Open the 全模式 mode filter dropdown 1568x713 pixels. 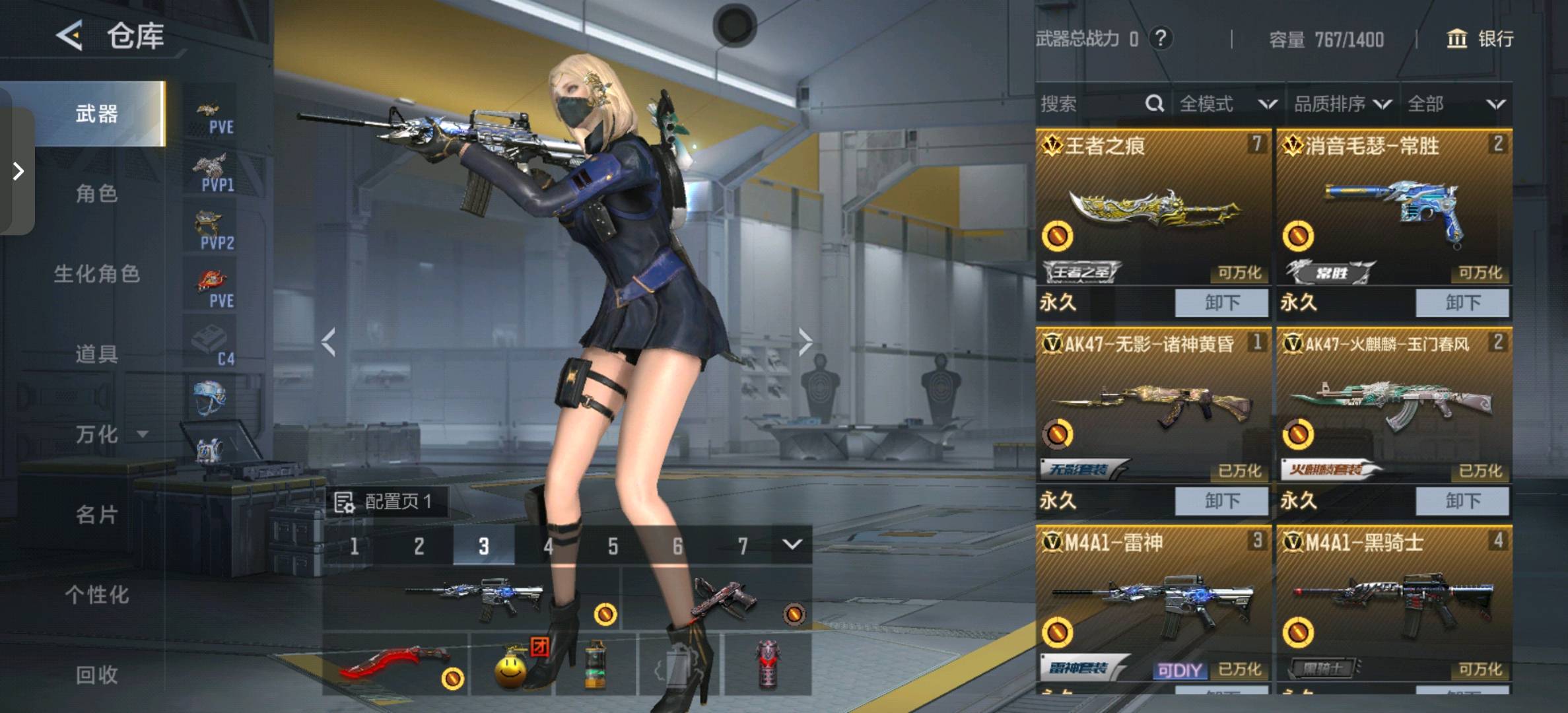click(1227, 104)
